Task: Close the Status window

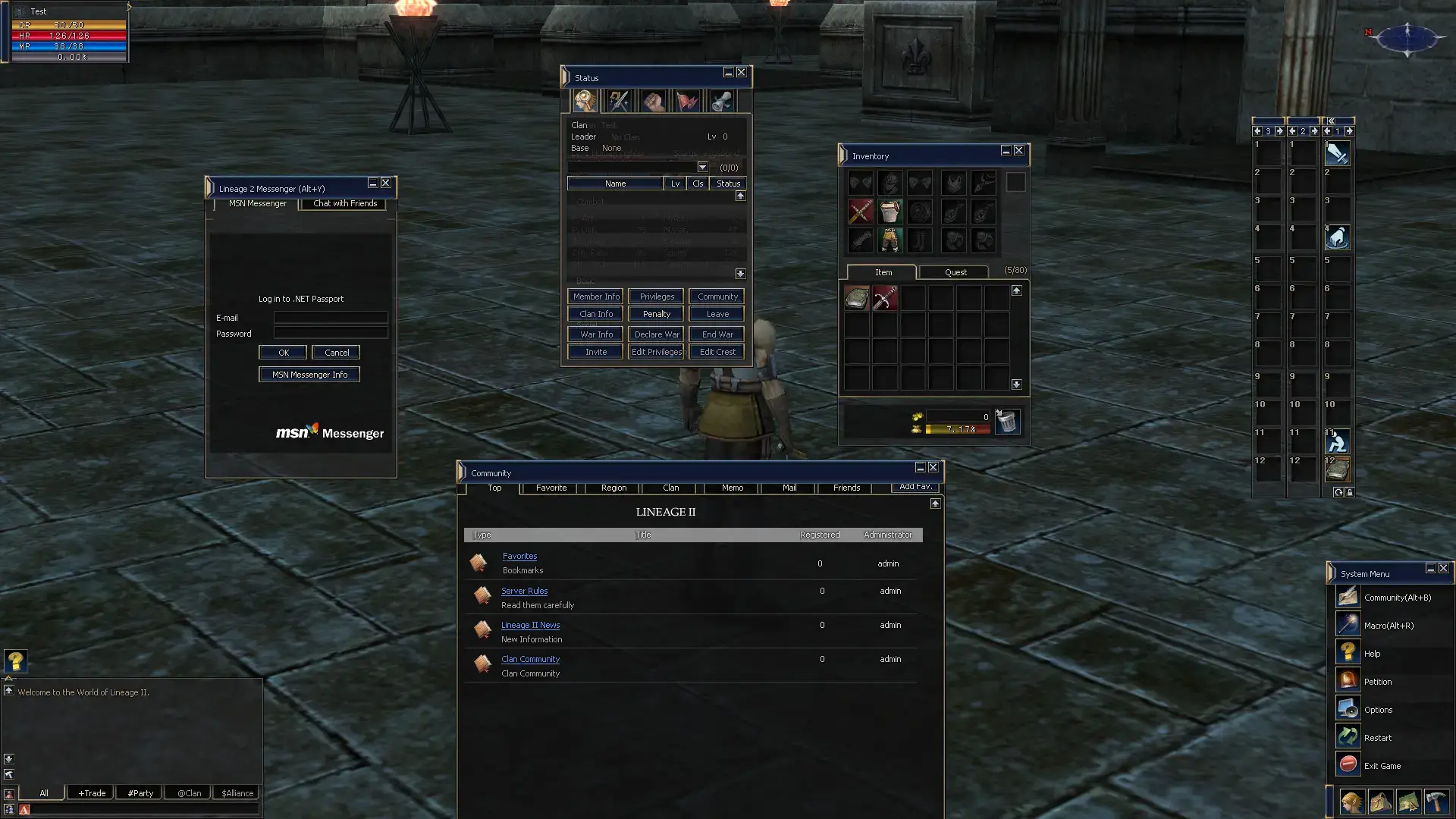Action: pyautogui.click(x=742, y=73)
